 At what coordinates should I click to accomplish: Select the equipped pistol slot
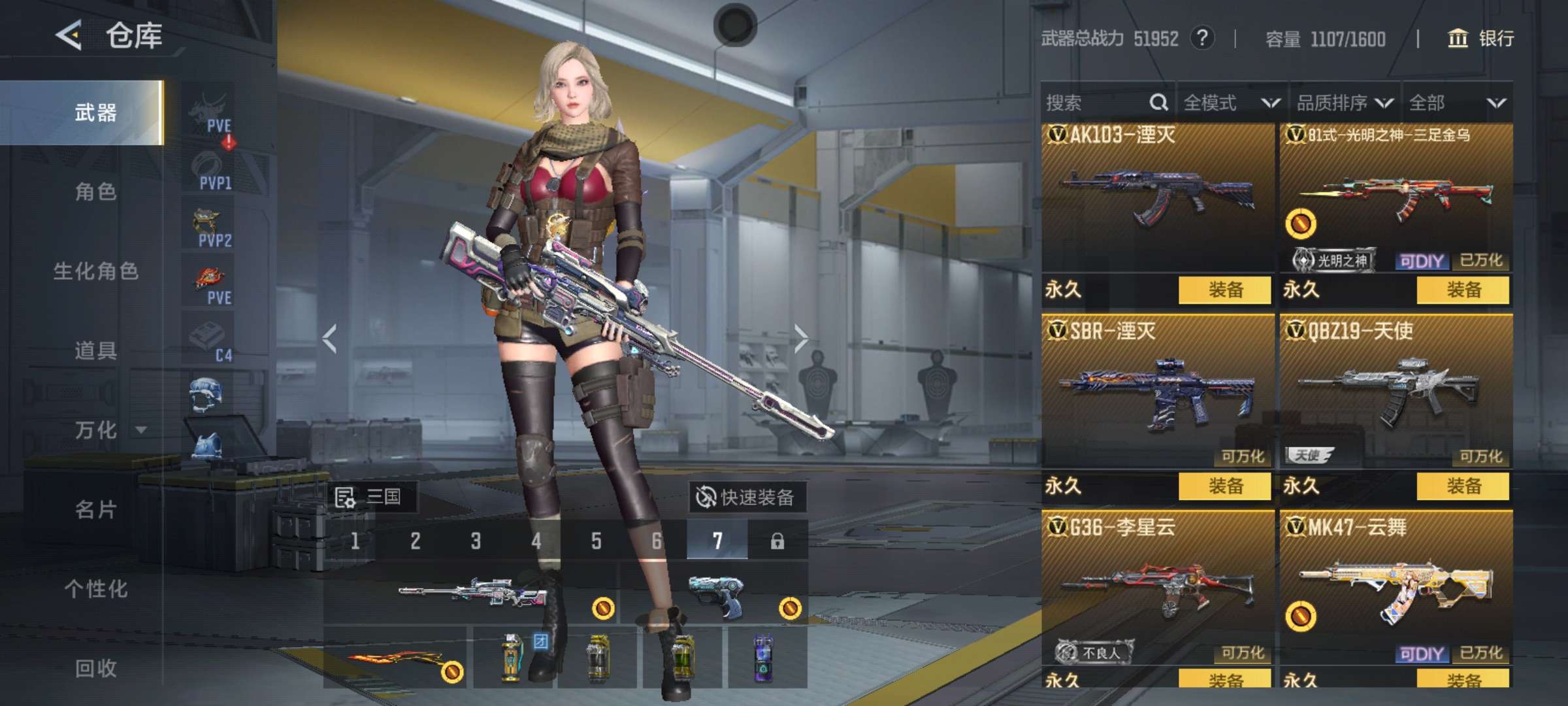(713, 595)
